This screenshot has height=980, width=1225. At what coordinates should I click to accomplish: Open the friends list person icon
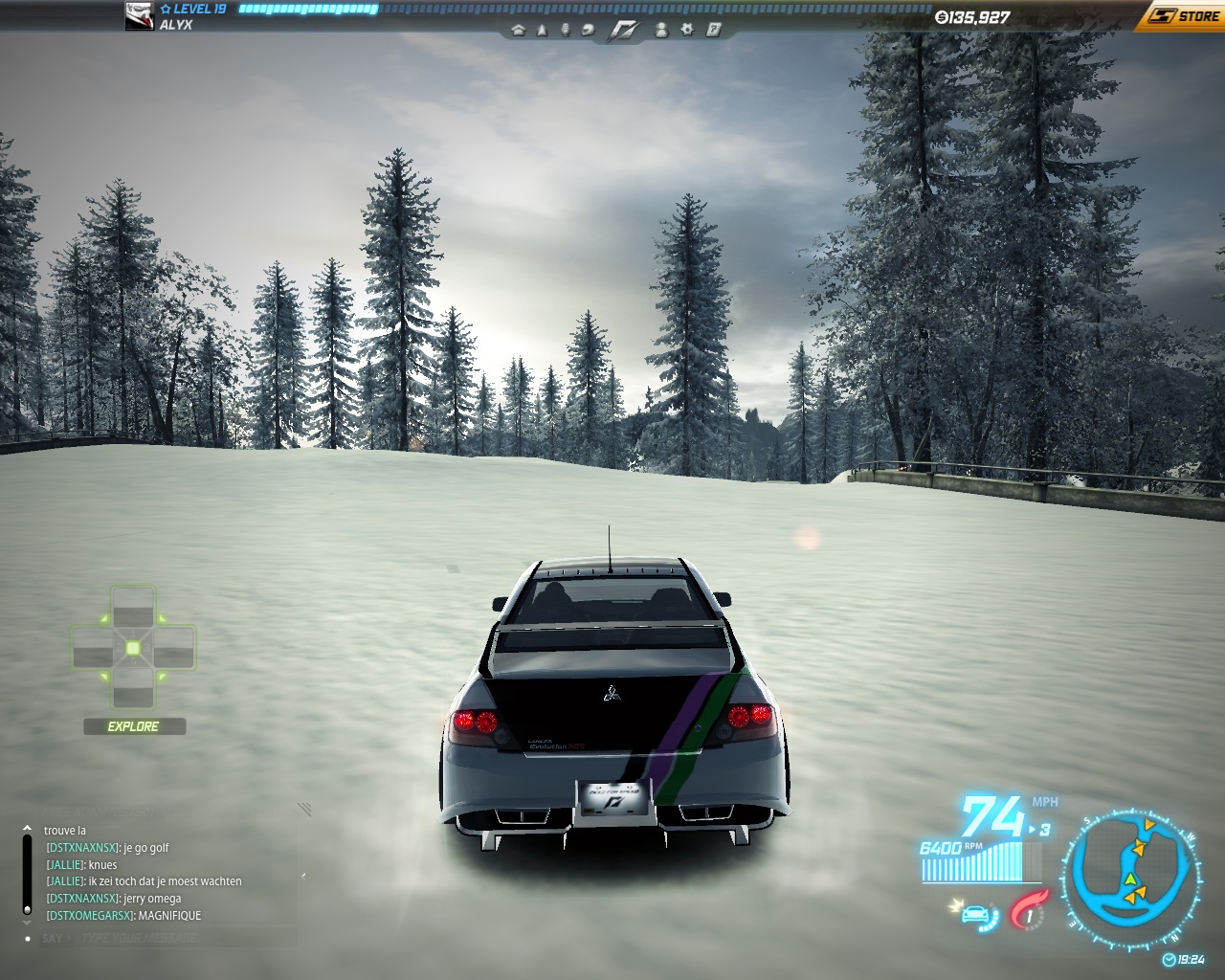pos(662,31)
